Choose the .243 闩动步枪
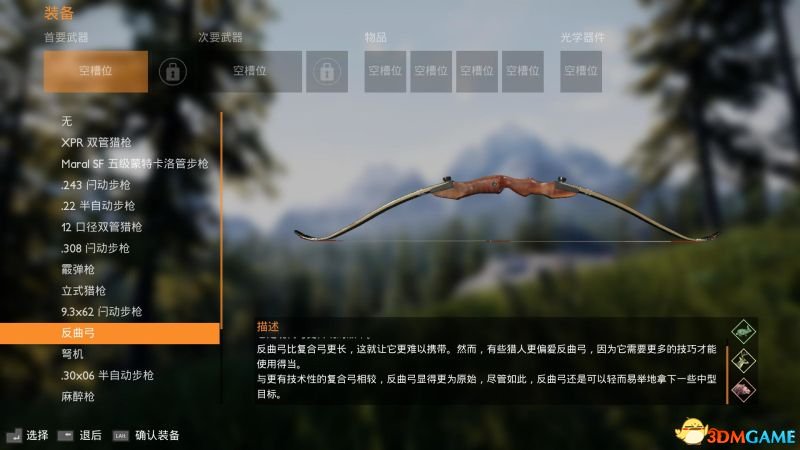Viewport: 800px width, 450px height. pyautogui.click(x=96, y=184)
